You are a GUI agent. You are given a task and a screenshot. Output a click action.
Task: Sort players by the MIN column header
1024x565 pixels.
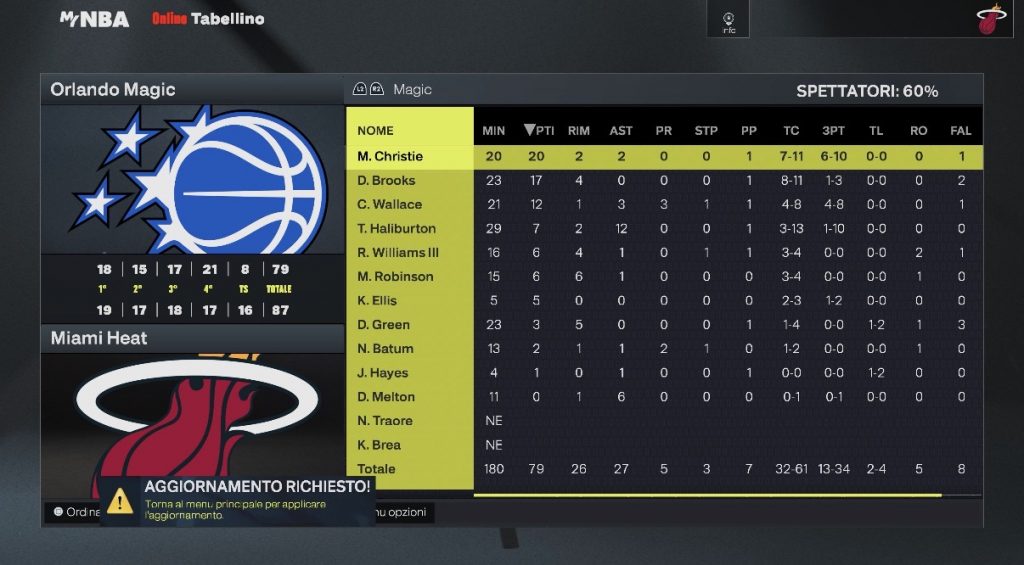click(x=494, y=130)
